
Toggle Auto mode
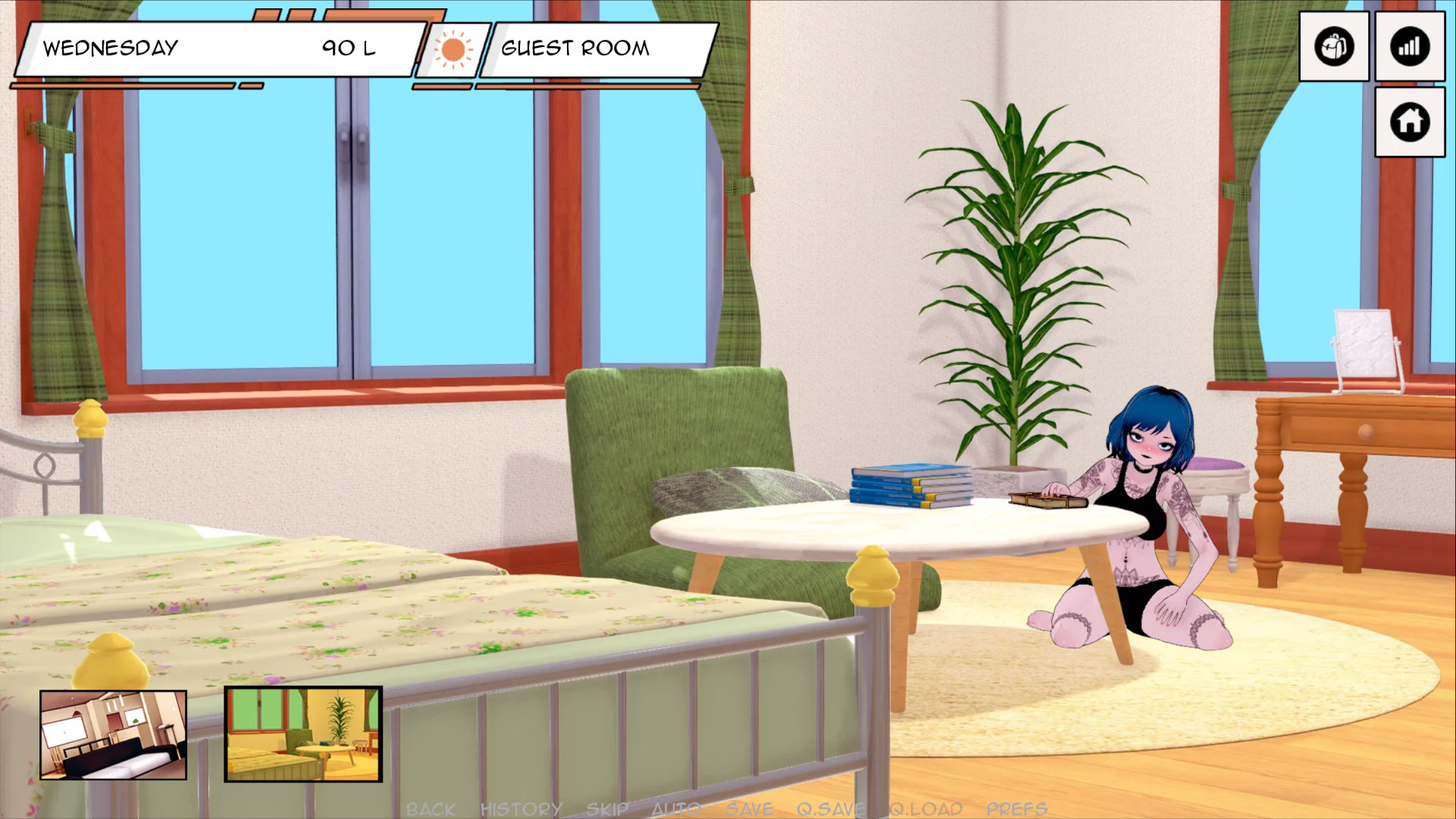(x=676, y=809)
